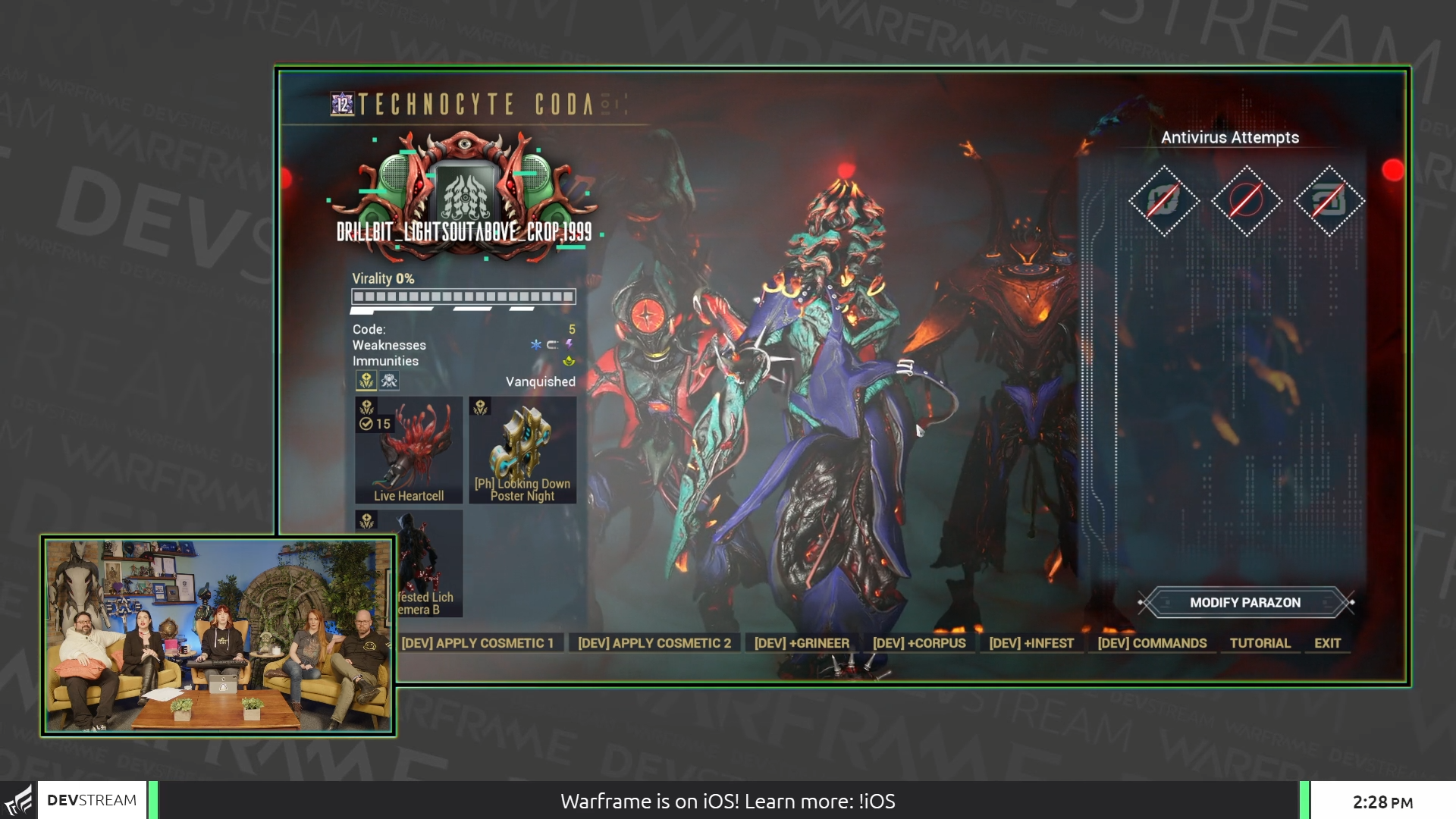This screenshot has width=1456, height=819.
Task: Toggle the small switch beside the Technocyte Coda title
Action: 607,105
